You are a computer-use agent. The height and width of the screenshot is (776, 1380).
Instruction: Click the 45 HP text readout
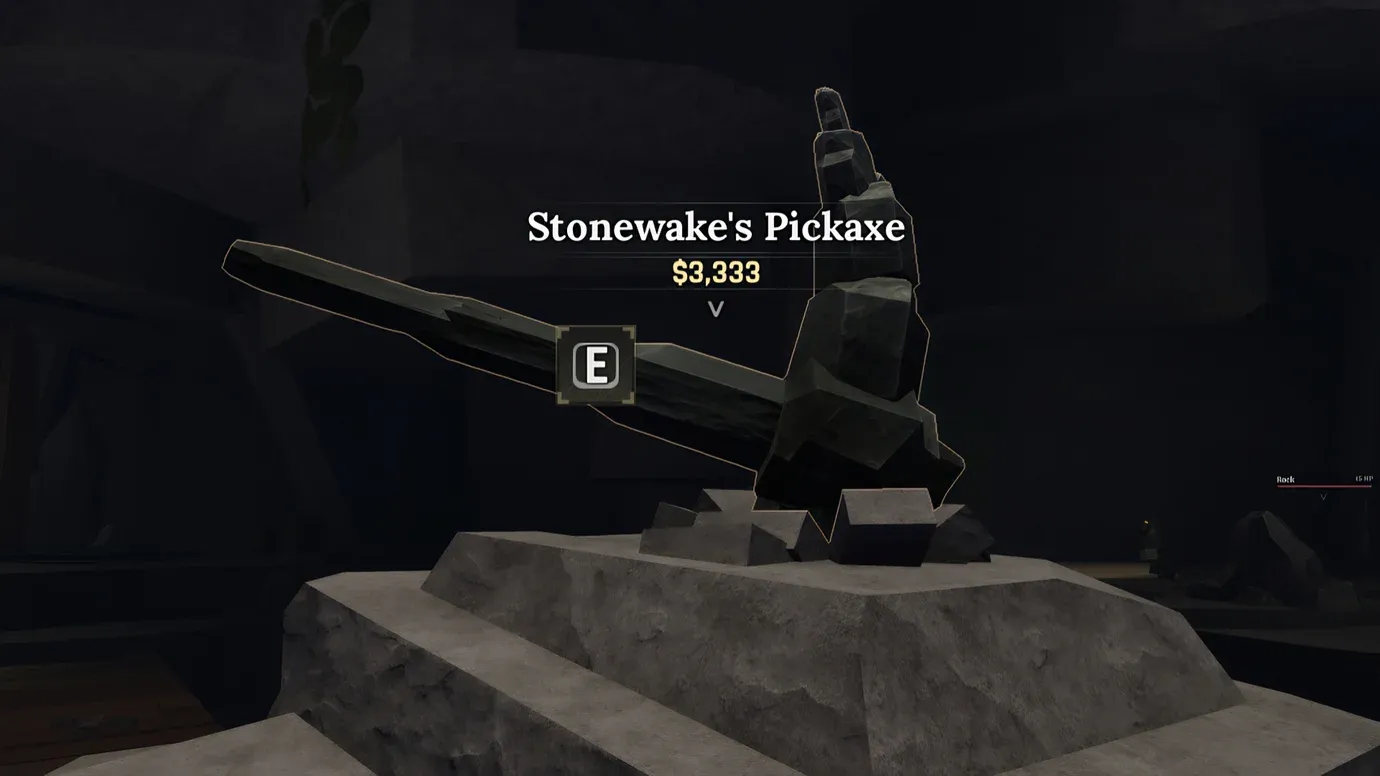[1364, 479]
